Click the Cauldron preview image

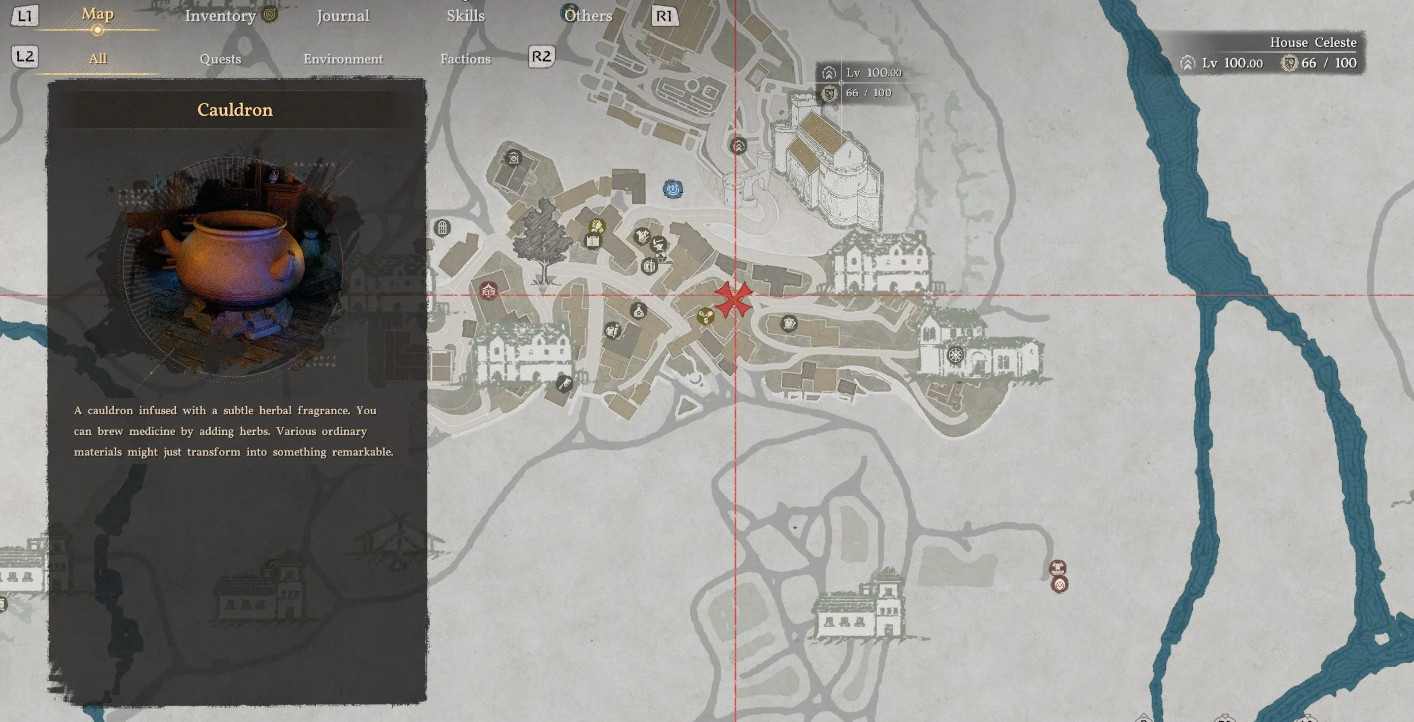(234, 265)
